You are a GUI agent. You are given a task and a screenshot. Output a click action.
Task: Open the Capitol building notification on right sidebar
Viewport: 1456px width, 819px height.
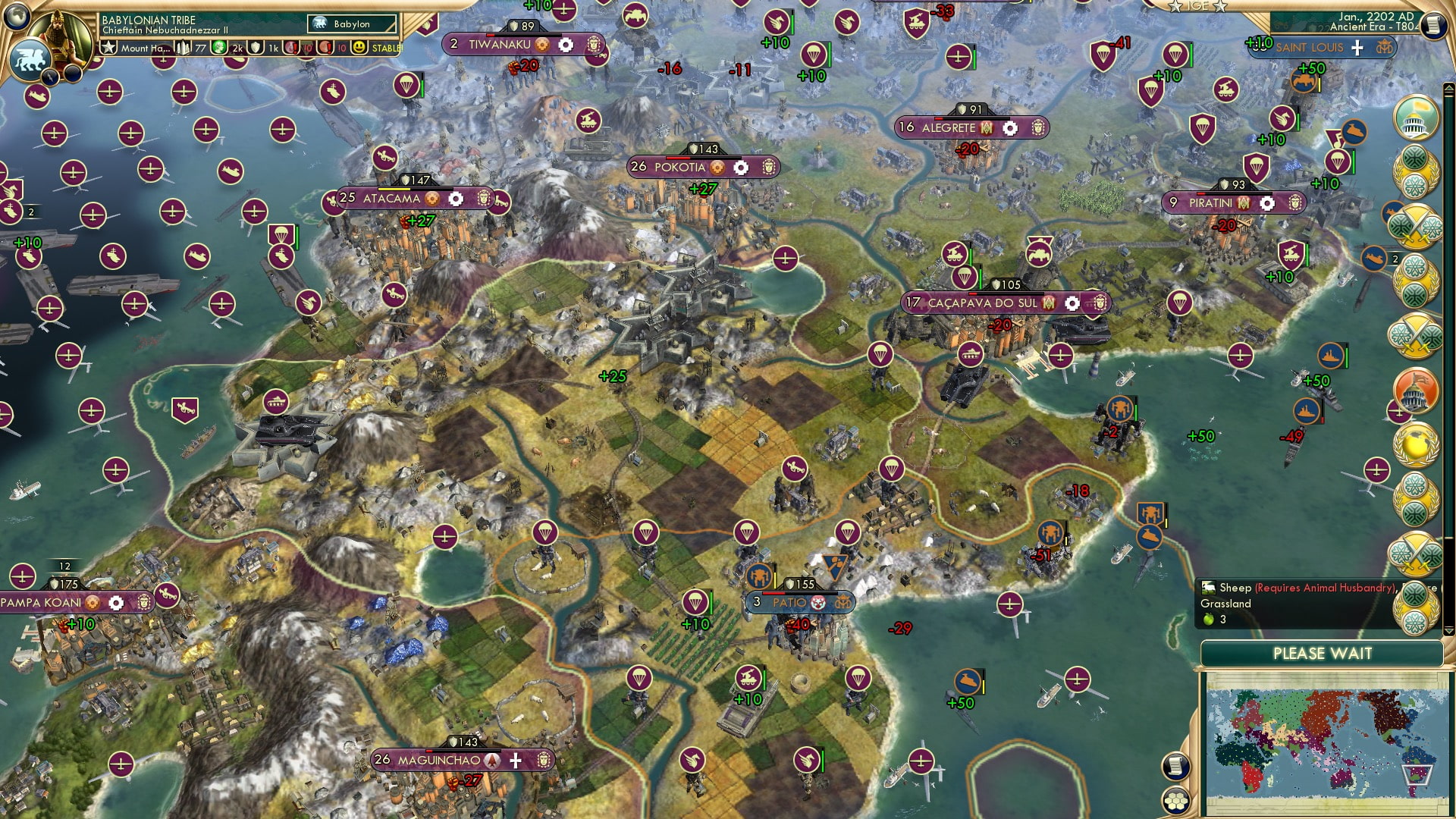pos(1415,389)
